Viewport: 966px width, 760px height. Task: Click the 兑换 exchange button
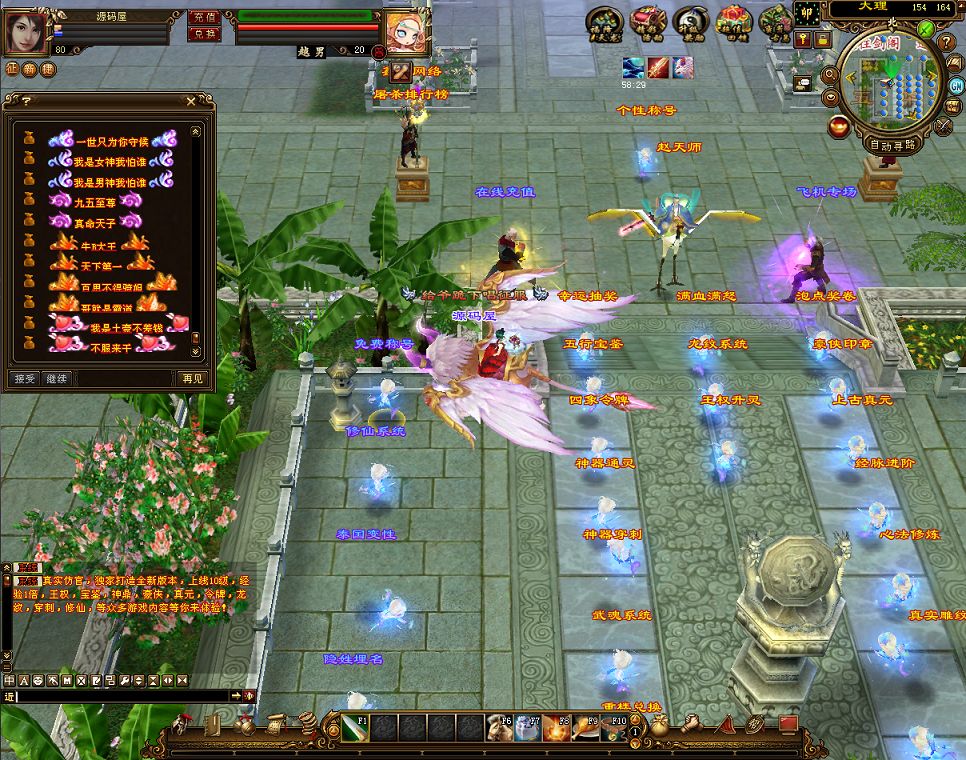(203, 33)
